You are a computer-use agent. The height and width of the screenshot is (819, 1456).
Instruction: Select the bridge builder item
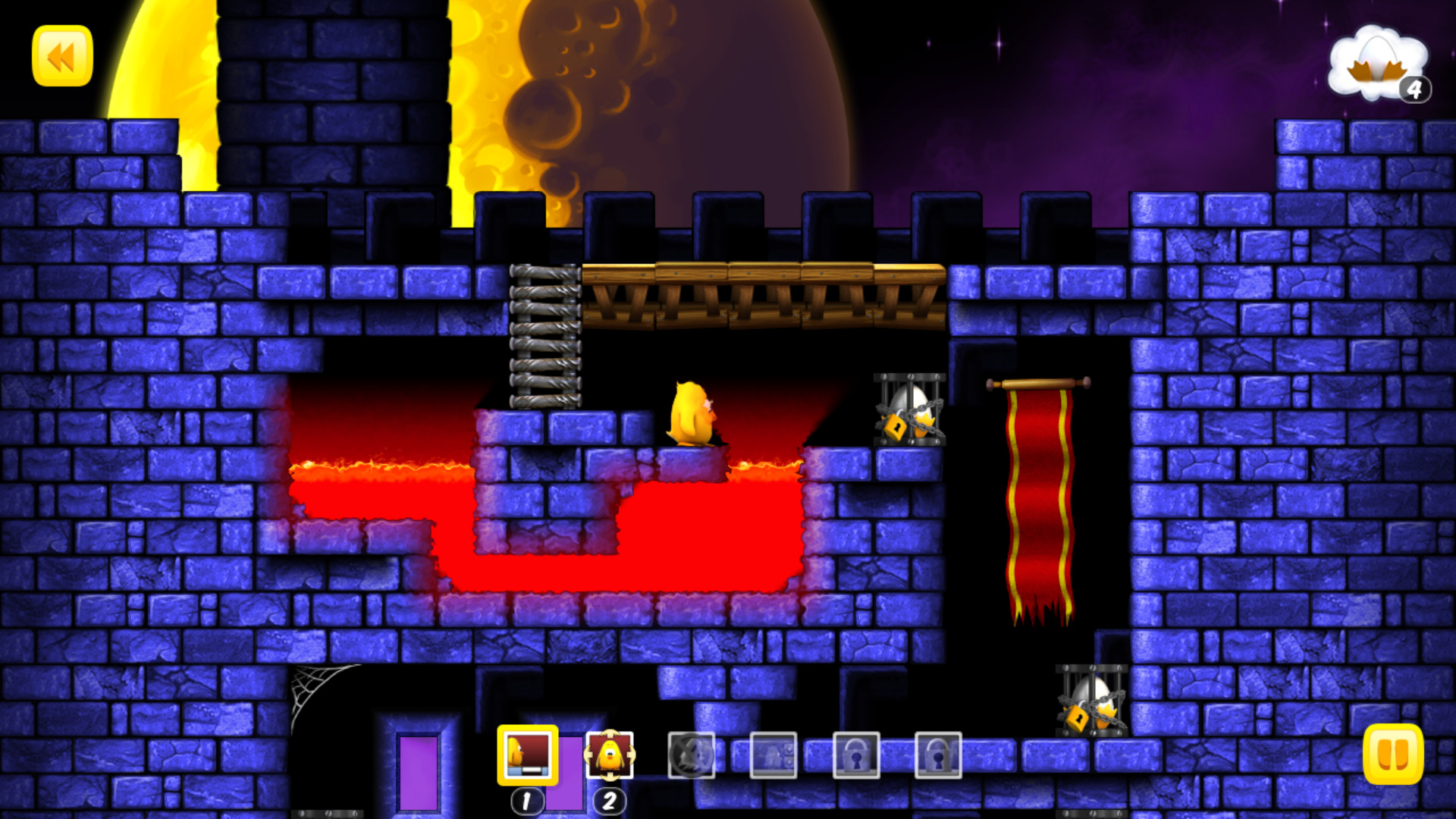[528, 755]
